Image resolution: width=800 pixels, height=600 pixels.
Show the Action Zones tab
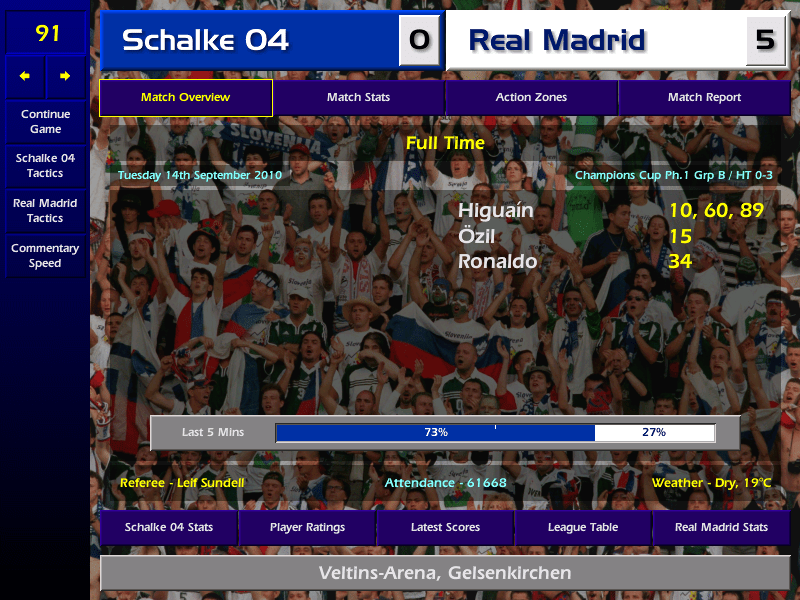click(531, 97)
